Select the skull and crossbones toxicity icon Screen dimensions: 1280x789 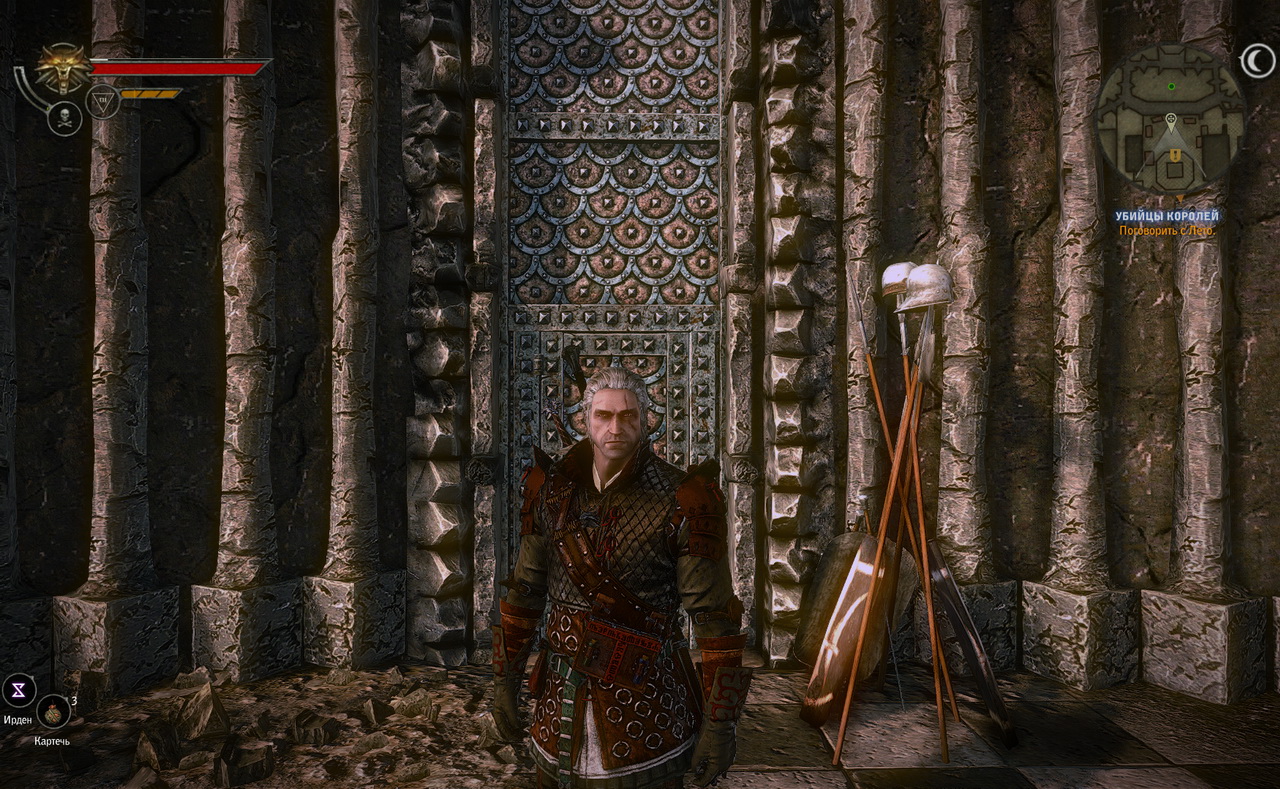(64, 119)
